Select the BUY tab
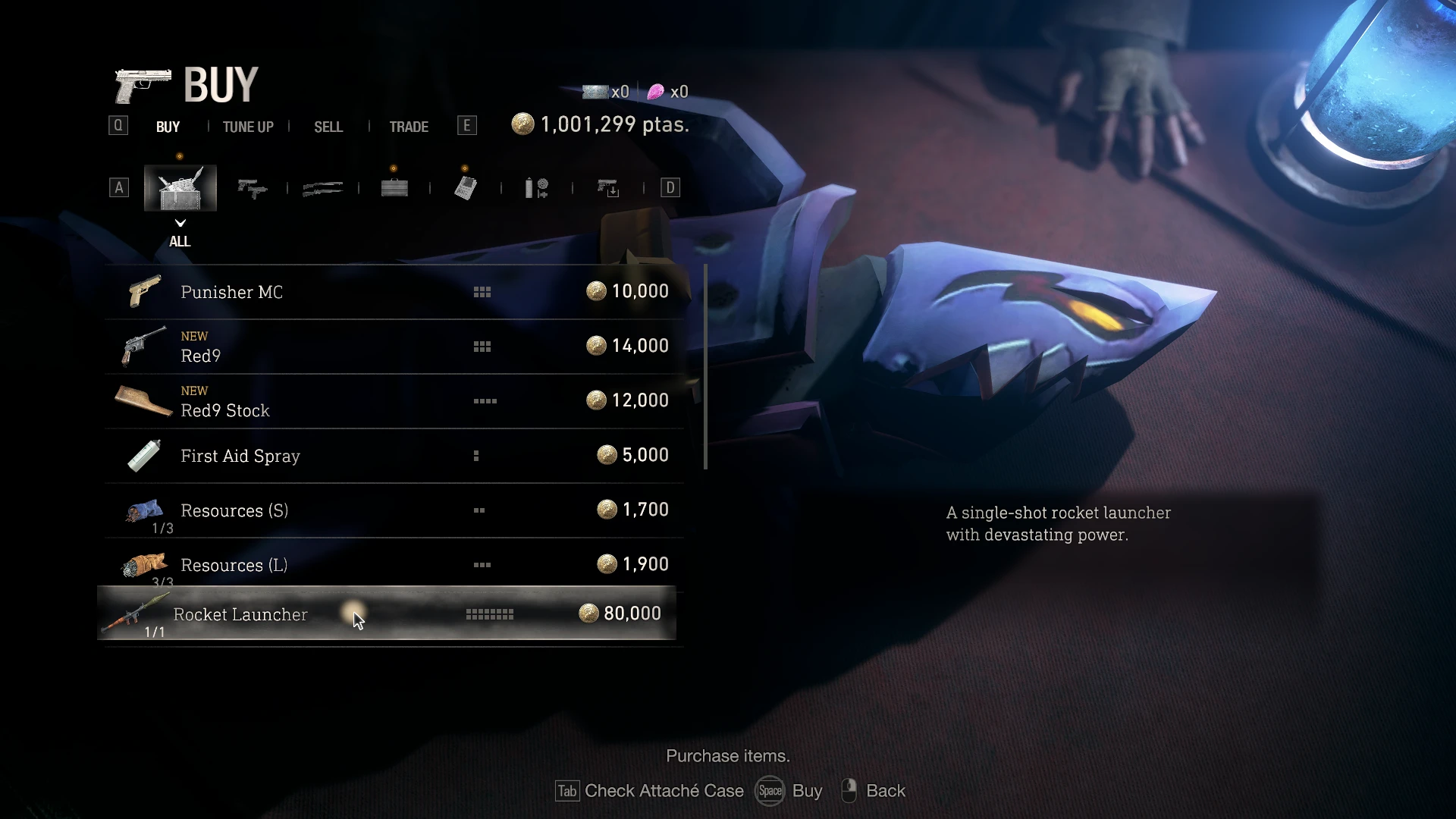This screenshot has height=819, width=1456. (168, 127)
